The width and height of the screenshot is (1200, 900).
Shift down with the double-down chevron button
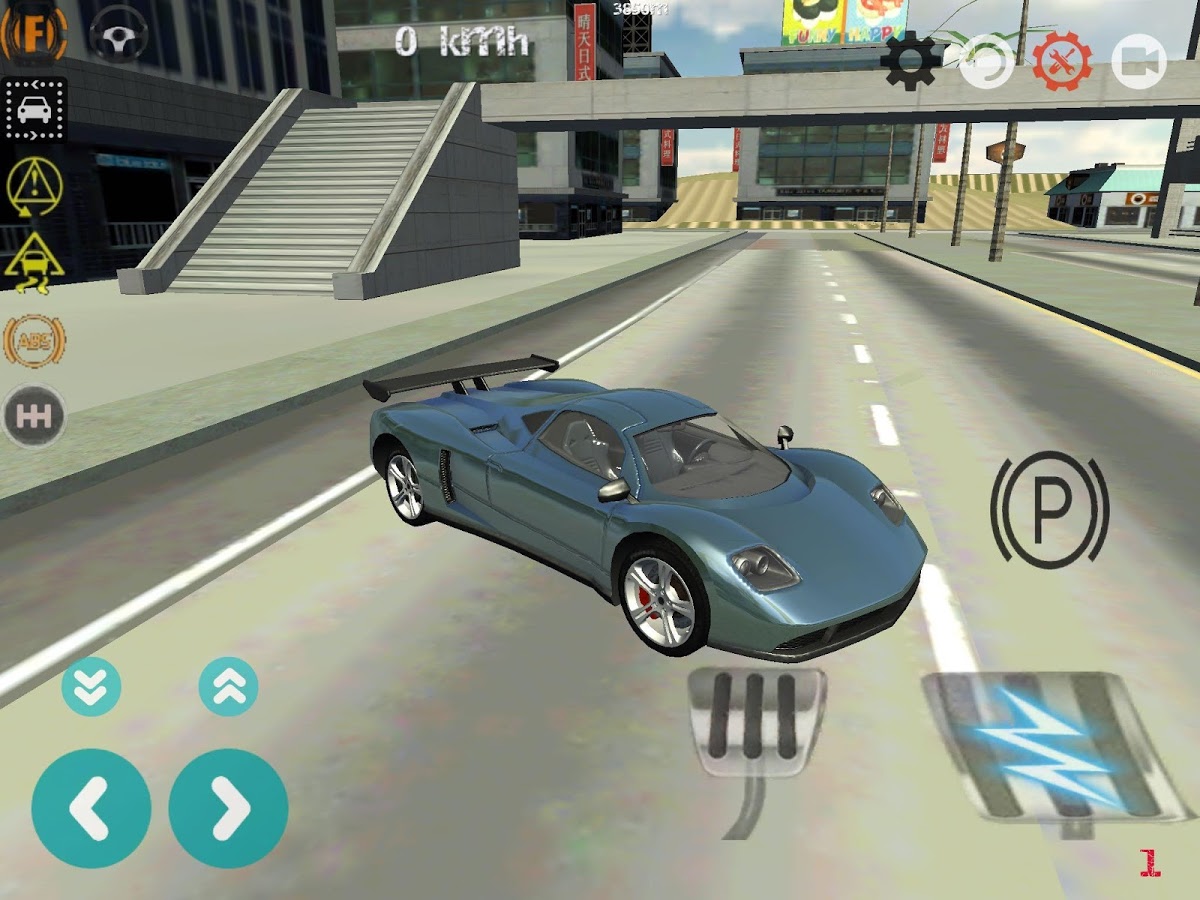click(x=91, y=687)
